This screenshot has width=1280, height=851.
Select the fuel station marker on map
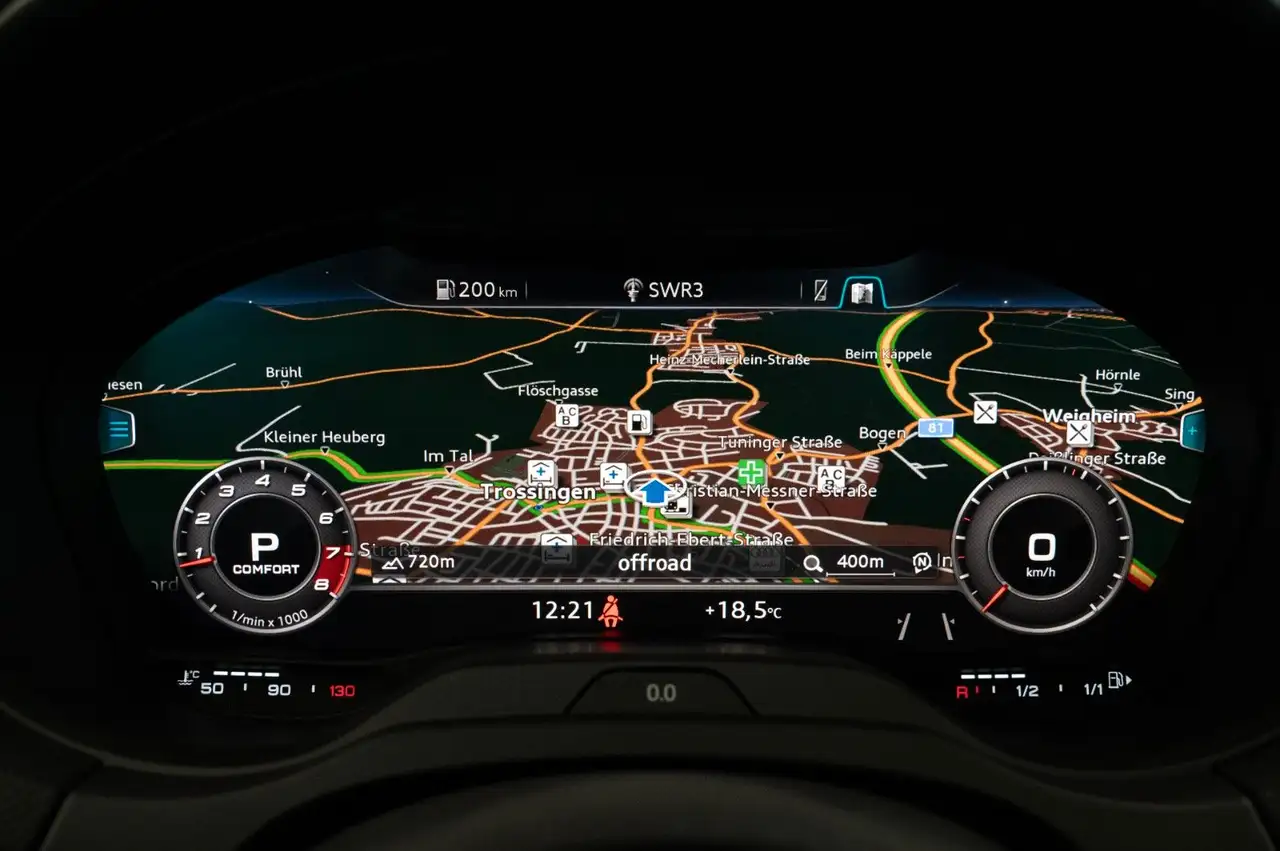(x=639, y=422)
